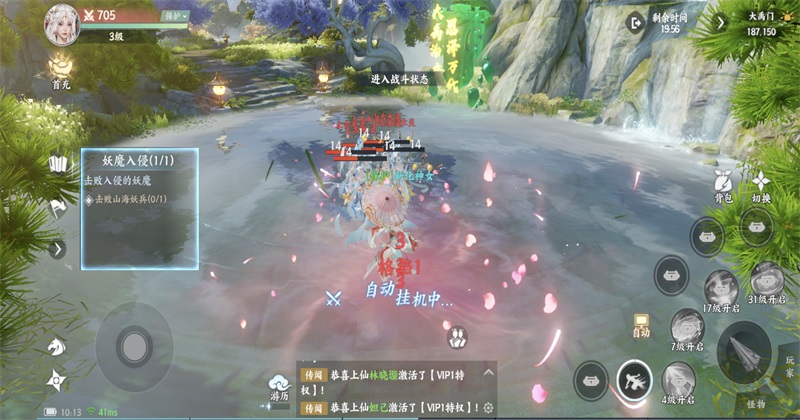
Task: Open the player portrait character sheet
Action: (62, 23)
